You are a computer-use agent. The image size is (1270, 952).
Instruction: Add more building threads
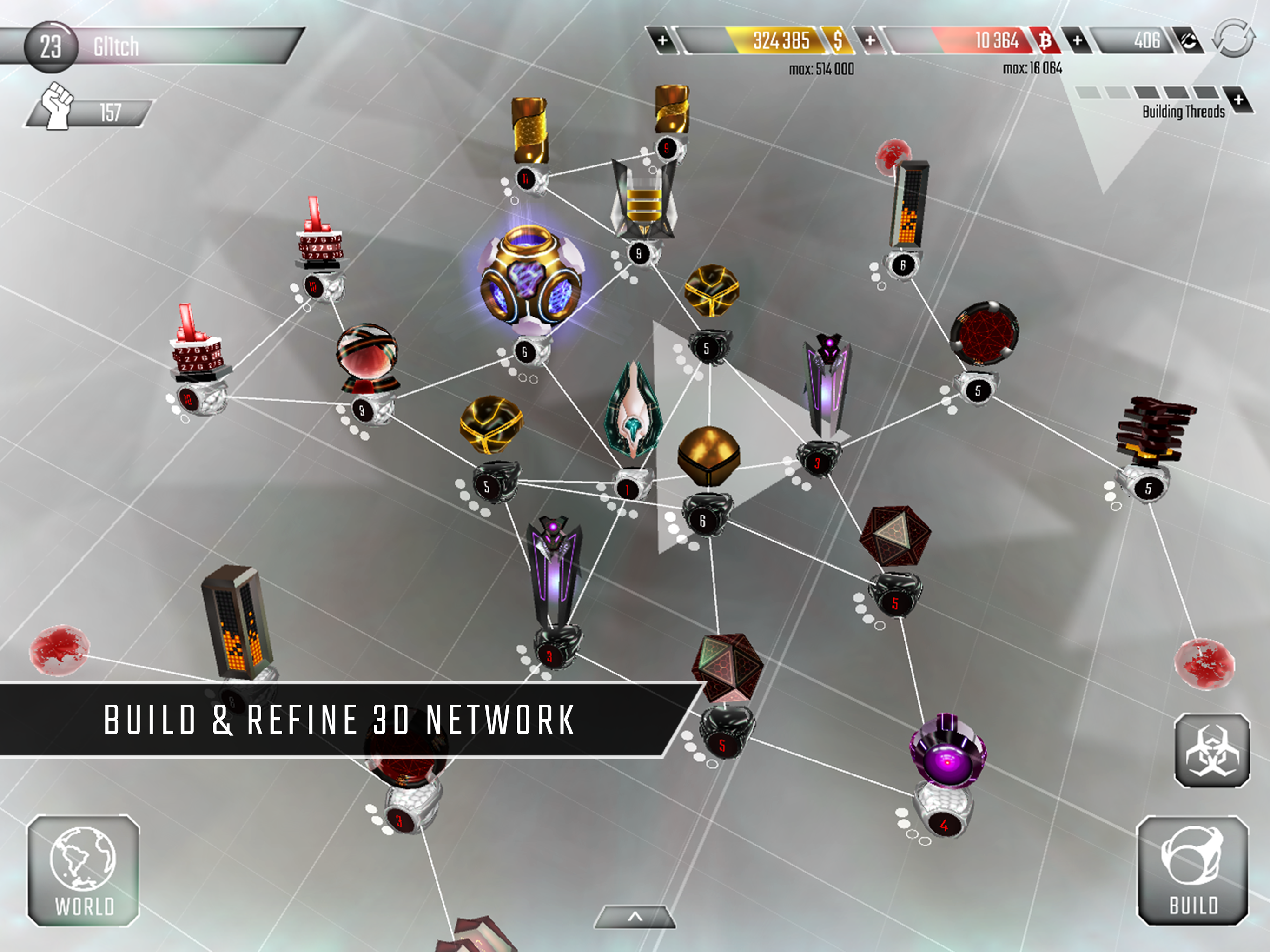1238,100
